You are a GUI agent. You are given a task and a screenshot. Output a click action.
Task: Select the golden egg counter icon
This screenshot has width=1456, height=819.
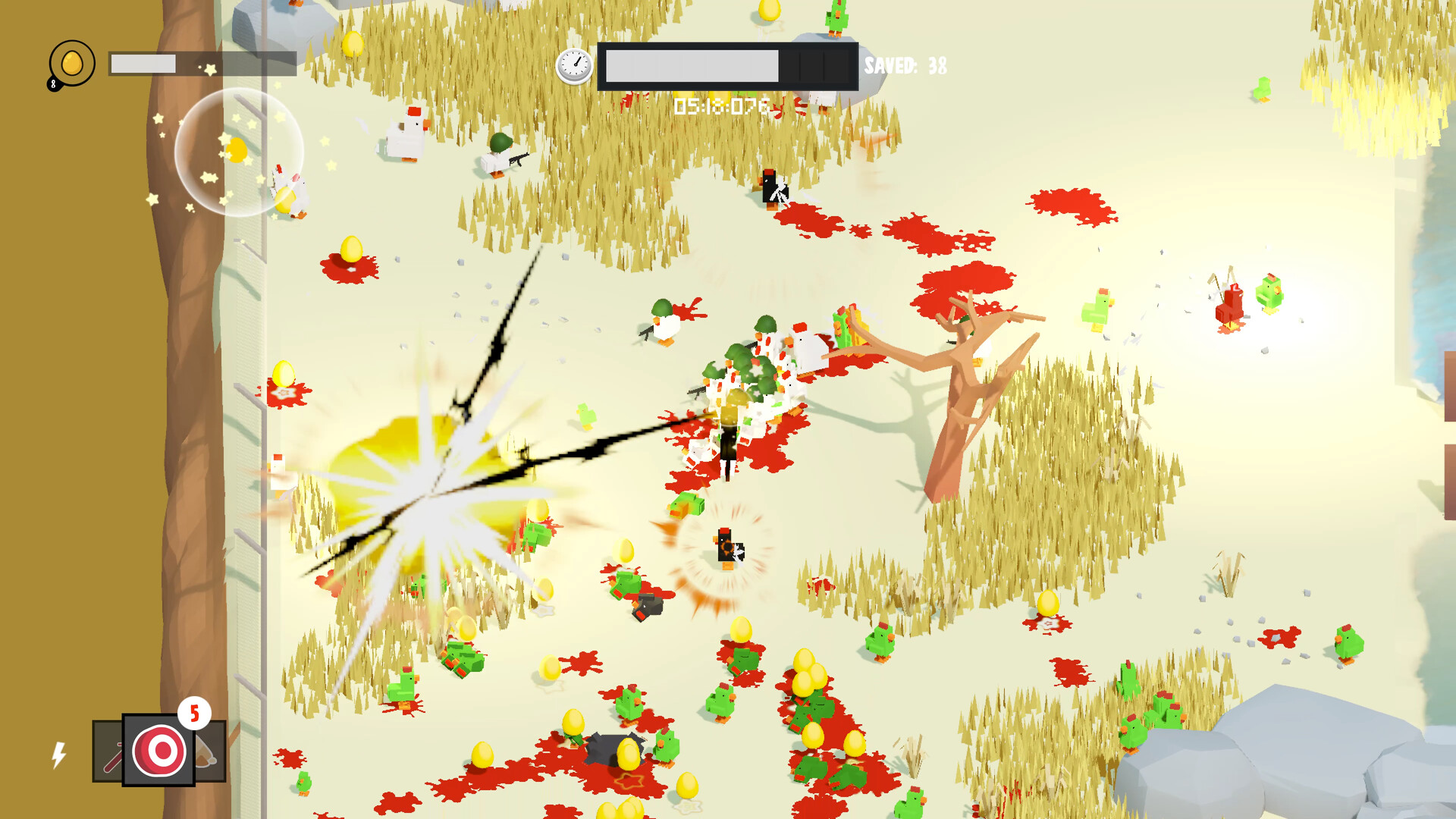[x=72, y=64]
